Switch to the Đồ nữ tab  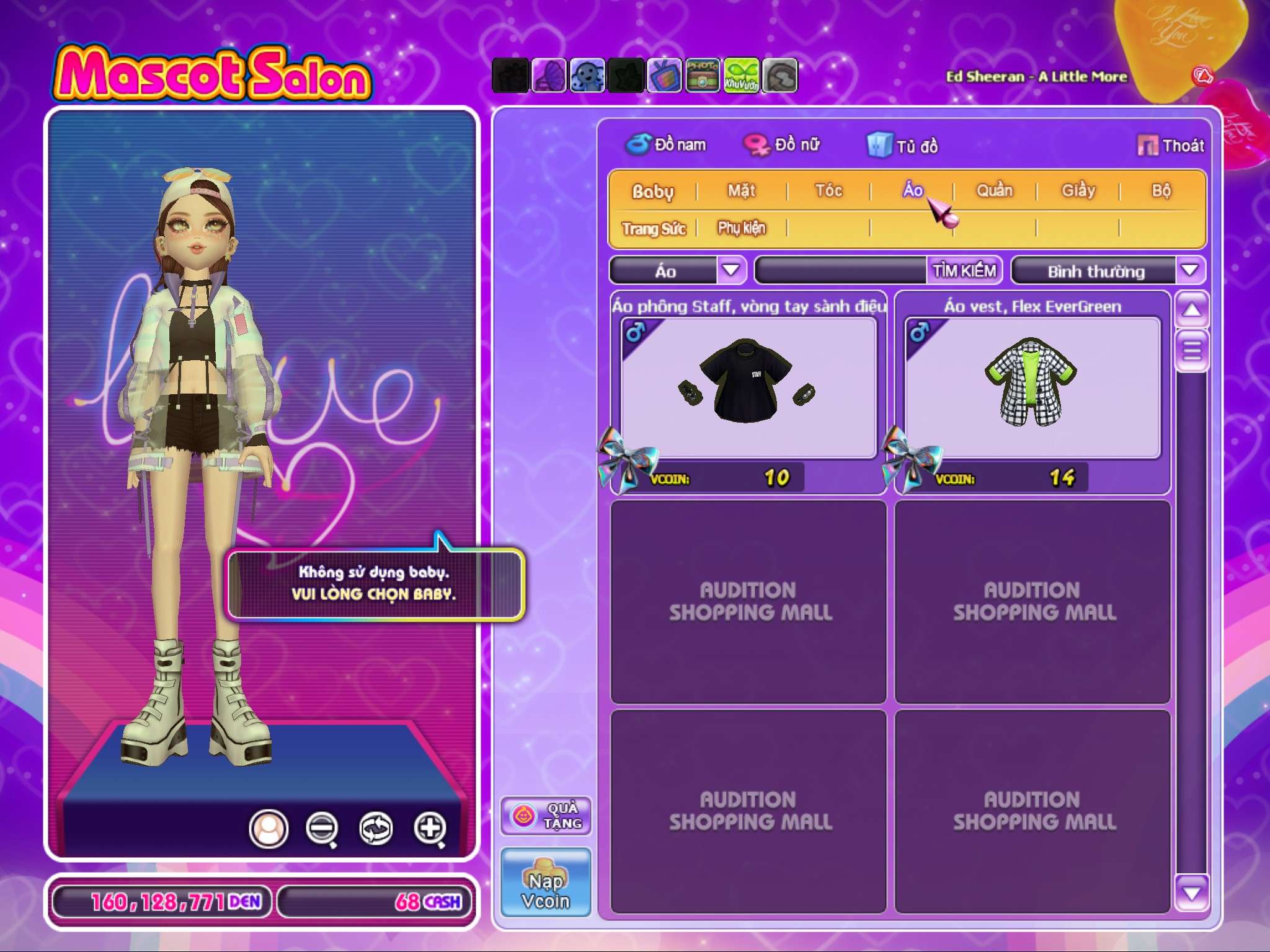click(782, 145)
